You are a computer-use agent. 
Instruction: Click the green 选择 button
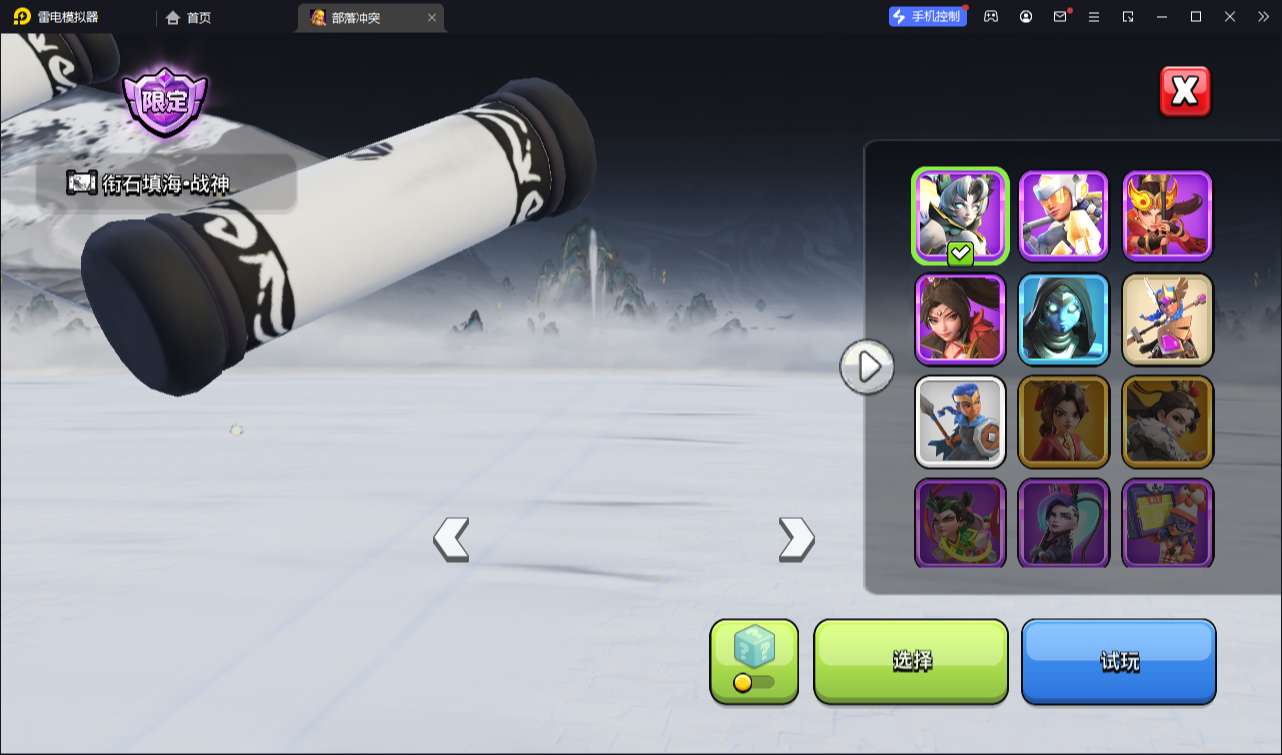coord(911,661)
